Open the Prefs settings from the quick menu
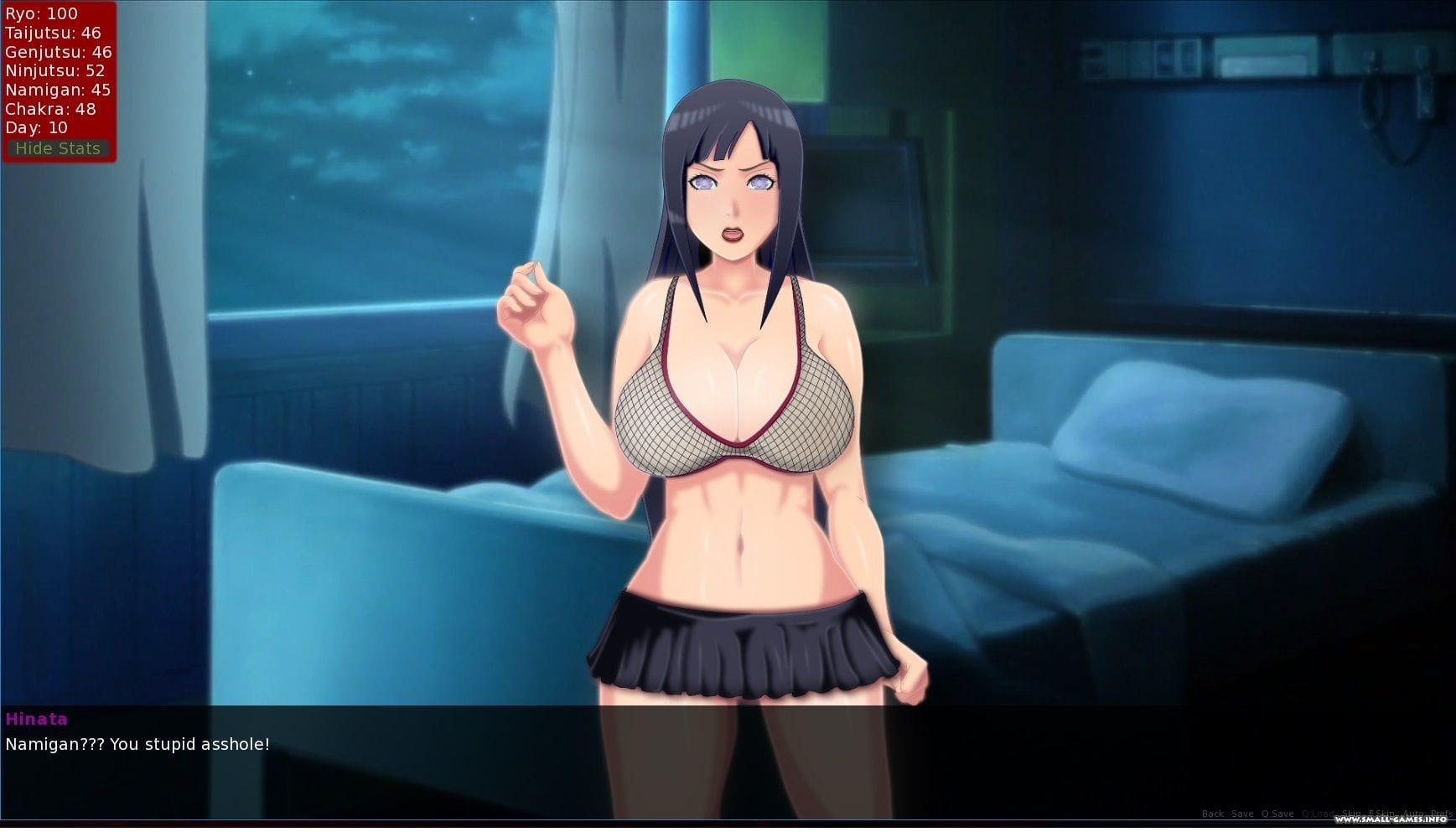 click(x=1443, y=814)
